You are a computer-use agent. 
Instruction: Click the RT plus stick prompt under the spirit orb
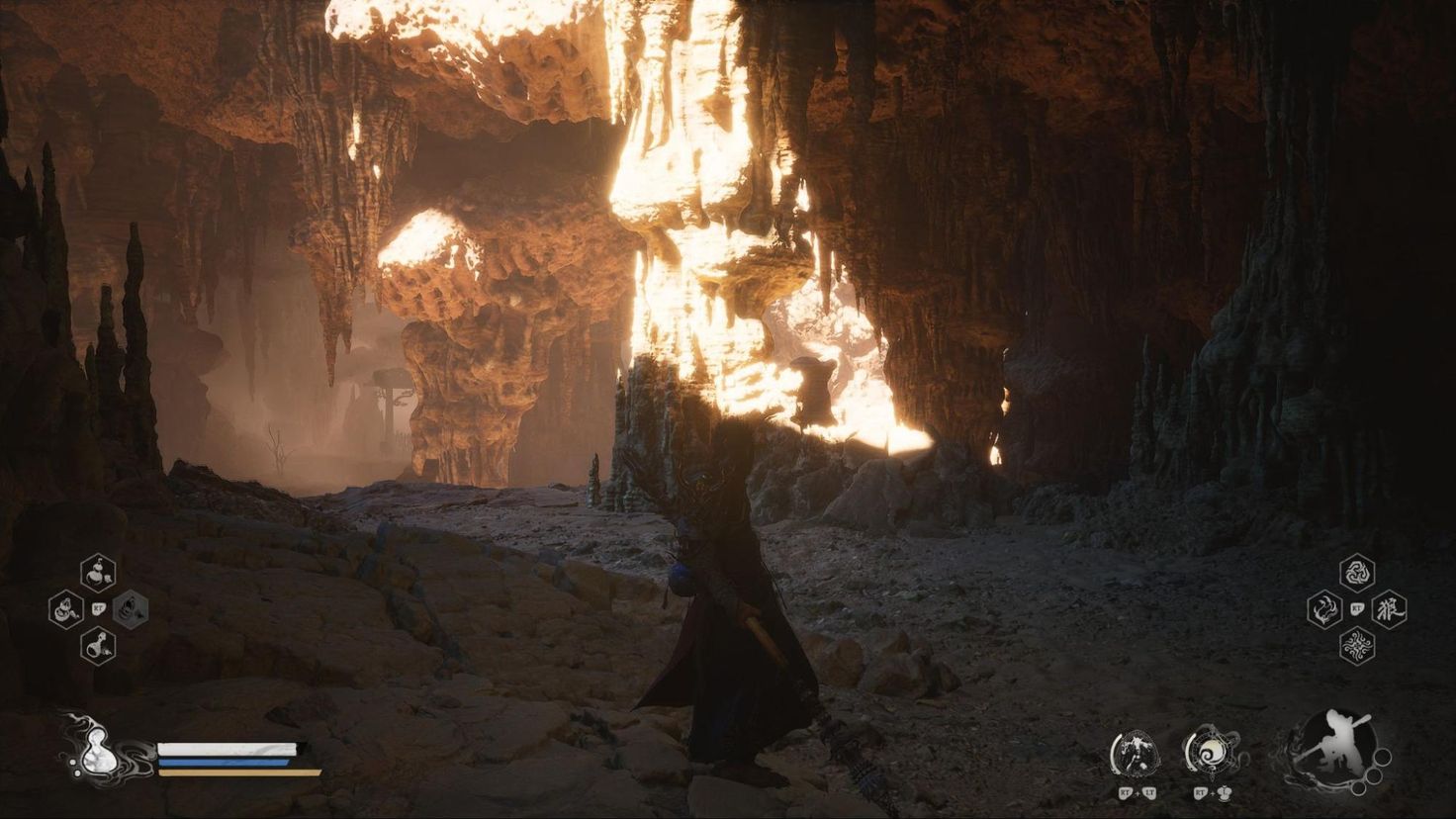pyautogui.click(x=1211, y=792)
